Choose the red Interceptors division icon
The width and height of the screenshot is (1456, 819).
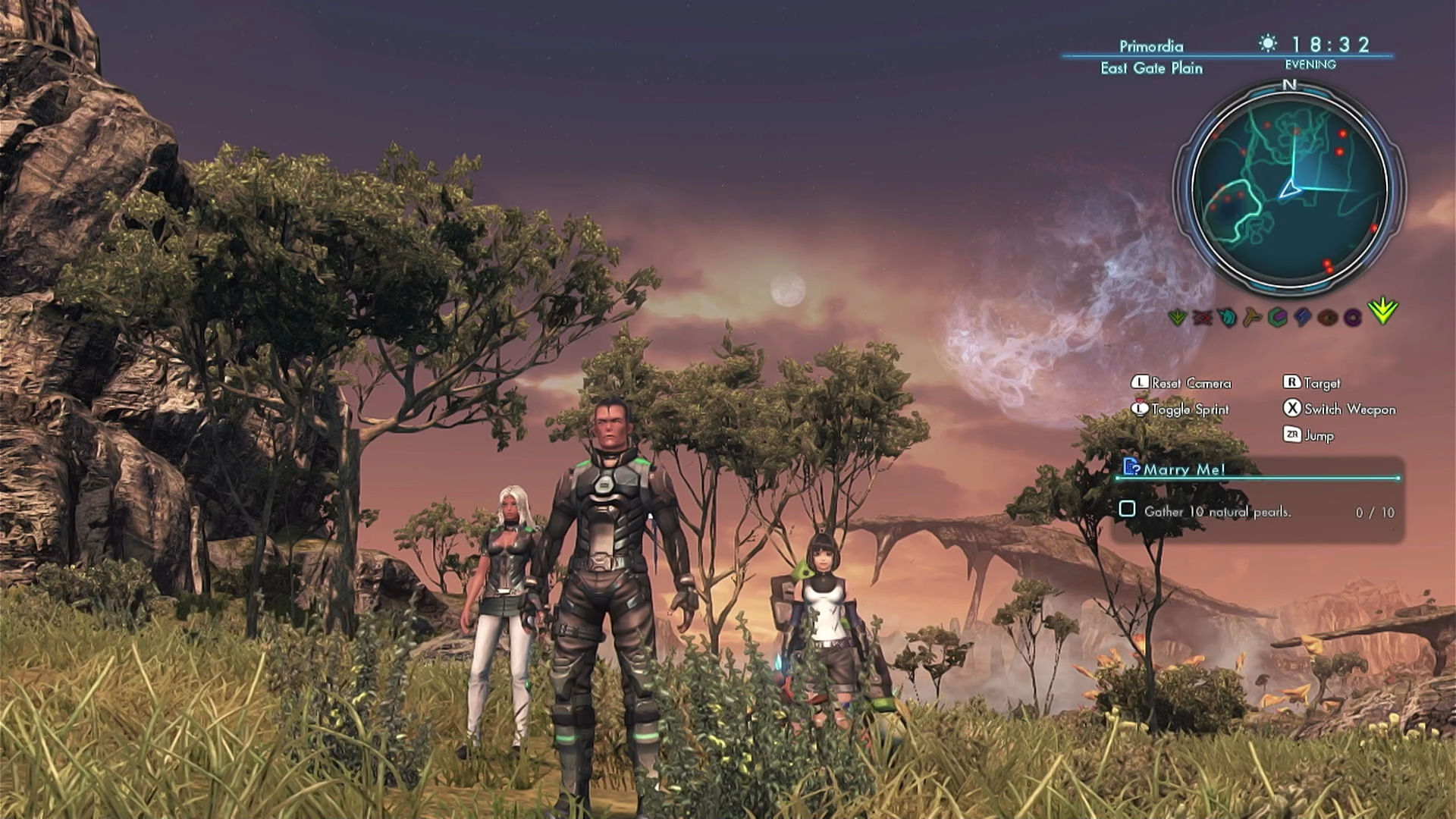(1202, 317)
